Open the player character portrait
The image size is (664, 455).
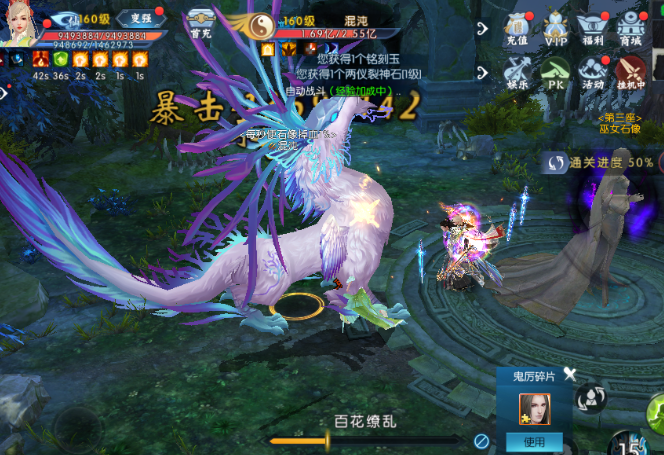point(20,22)
